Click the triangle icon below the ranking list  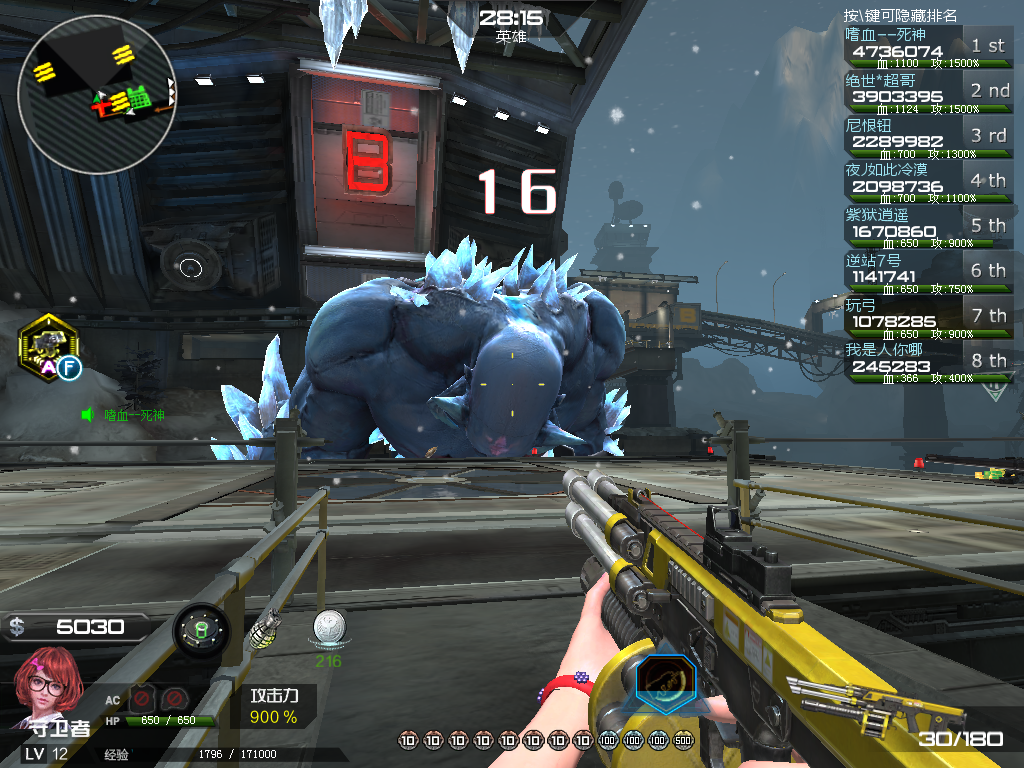tap(995, 389)
